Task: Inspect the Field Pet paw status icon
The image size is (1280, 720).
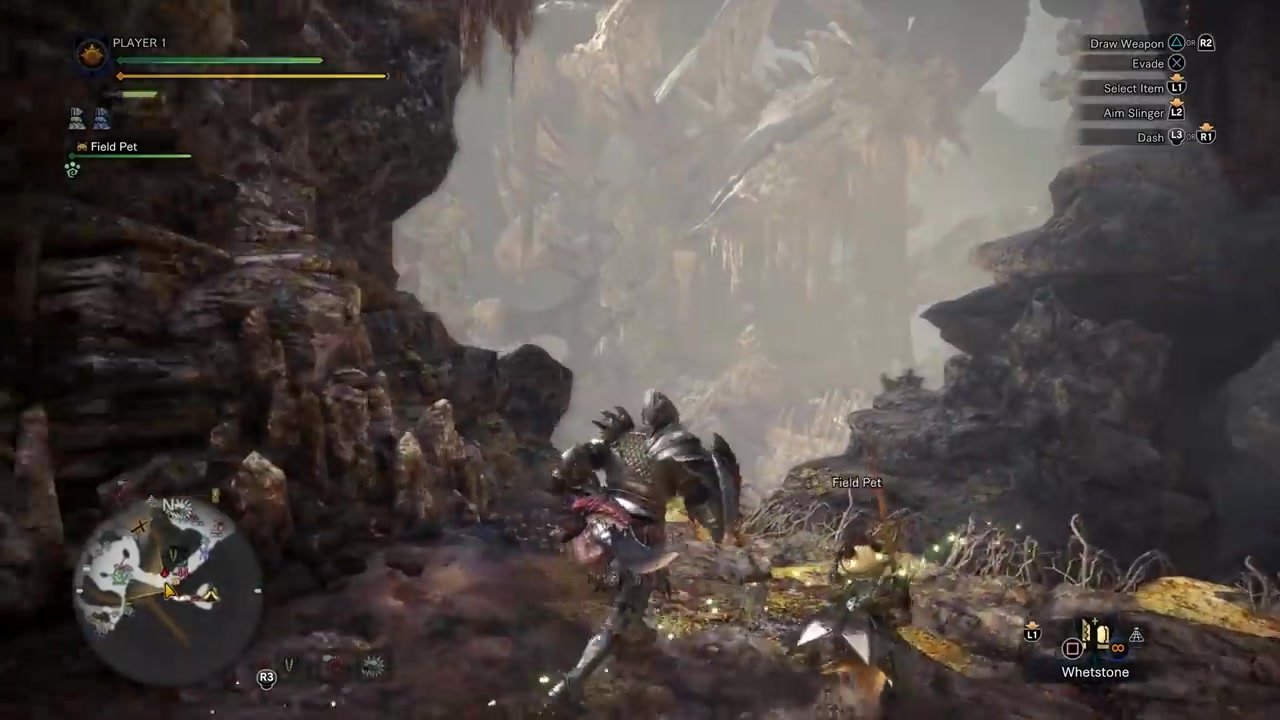Action: pos(72,170)
